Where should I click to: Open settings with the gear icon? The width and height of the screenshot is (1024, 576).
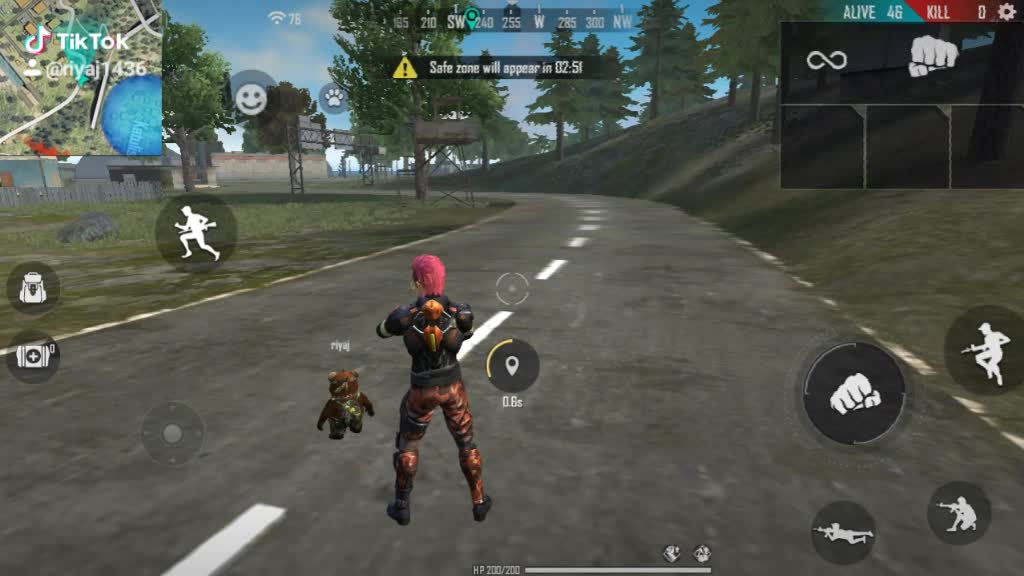click(1006, 12)
